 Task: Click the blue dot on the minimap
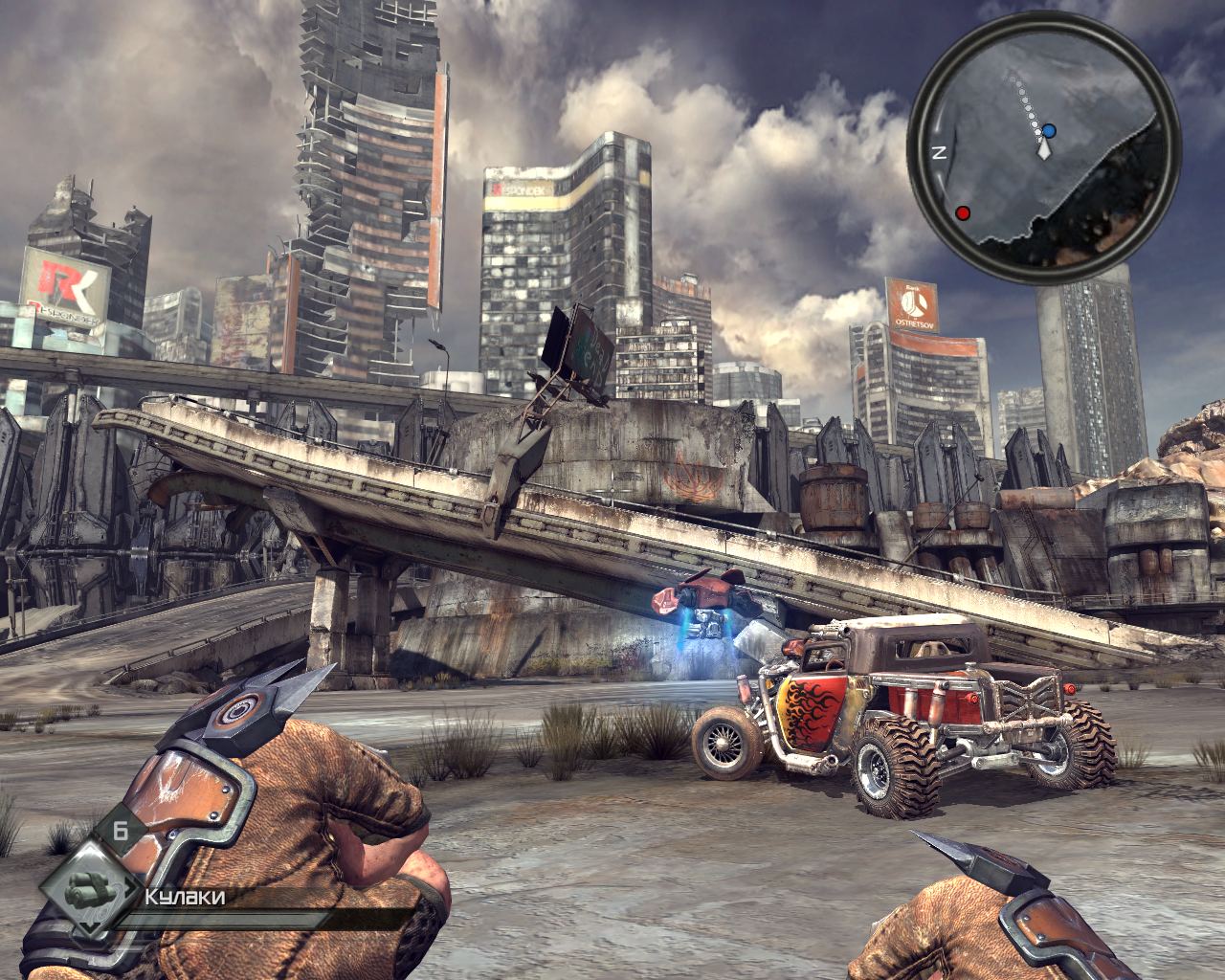1050,130
